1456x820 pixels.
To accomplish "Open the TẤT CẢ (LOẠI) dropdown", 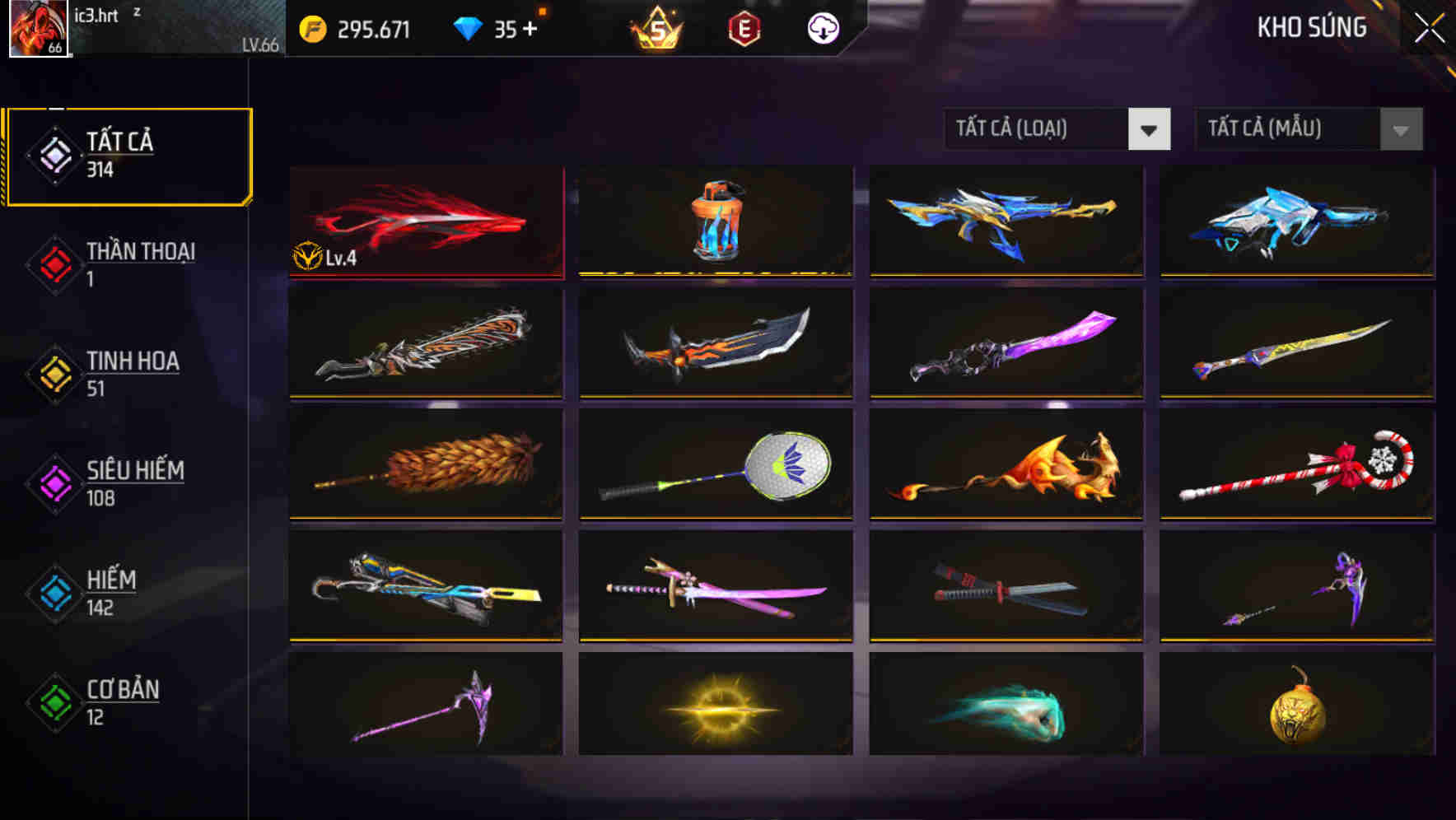I will click(x=1036, y=129).
